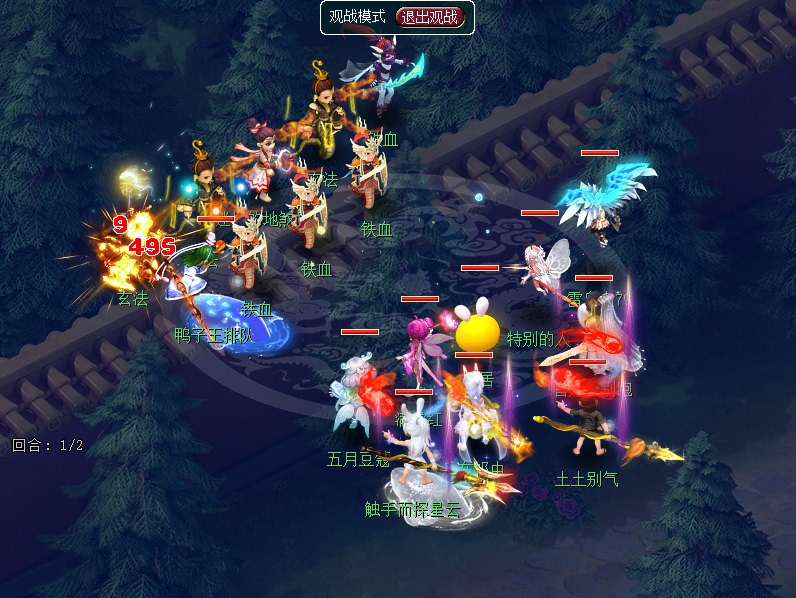Exit spectator mode with 退出观战
This screenshot has width=796, height=598.
tap(431, 17)
